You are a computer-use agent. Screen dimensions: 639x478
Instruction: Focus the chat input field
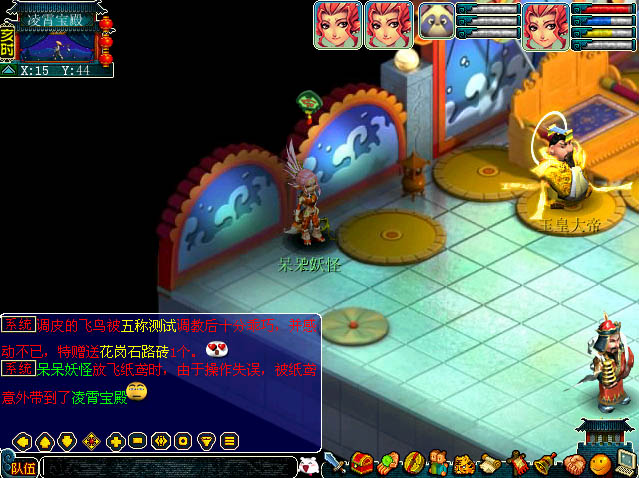(x=168, y=467)
